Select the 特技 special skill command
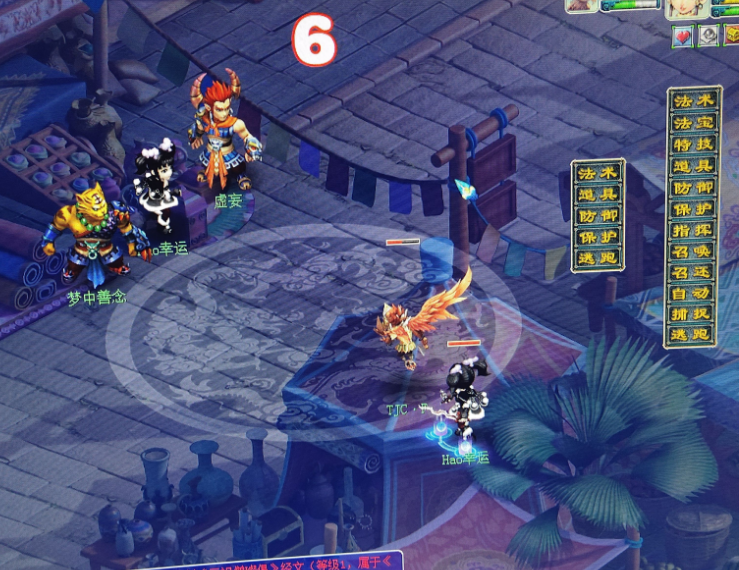 (693, 145)
